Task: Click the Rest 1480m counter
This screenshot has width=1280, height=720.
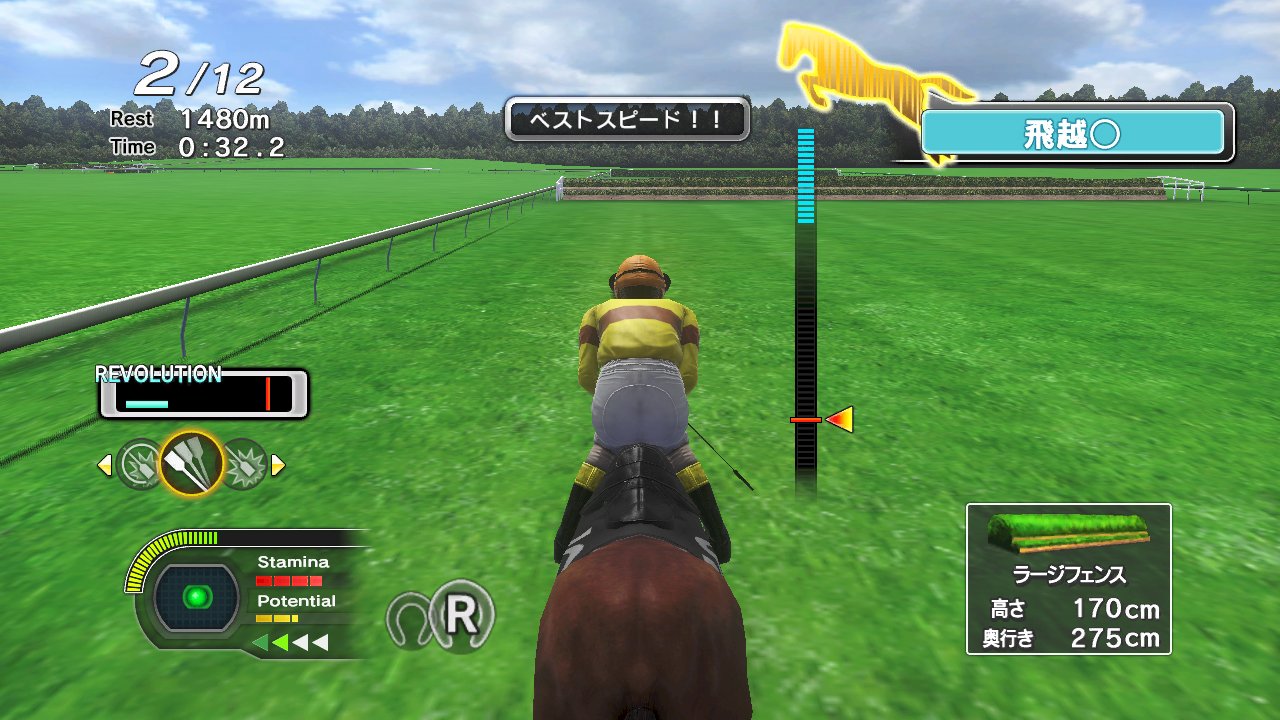Action: pyautogui.click(x=185, y=118)
